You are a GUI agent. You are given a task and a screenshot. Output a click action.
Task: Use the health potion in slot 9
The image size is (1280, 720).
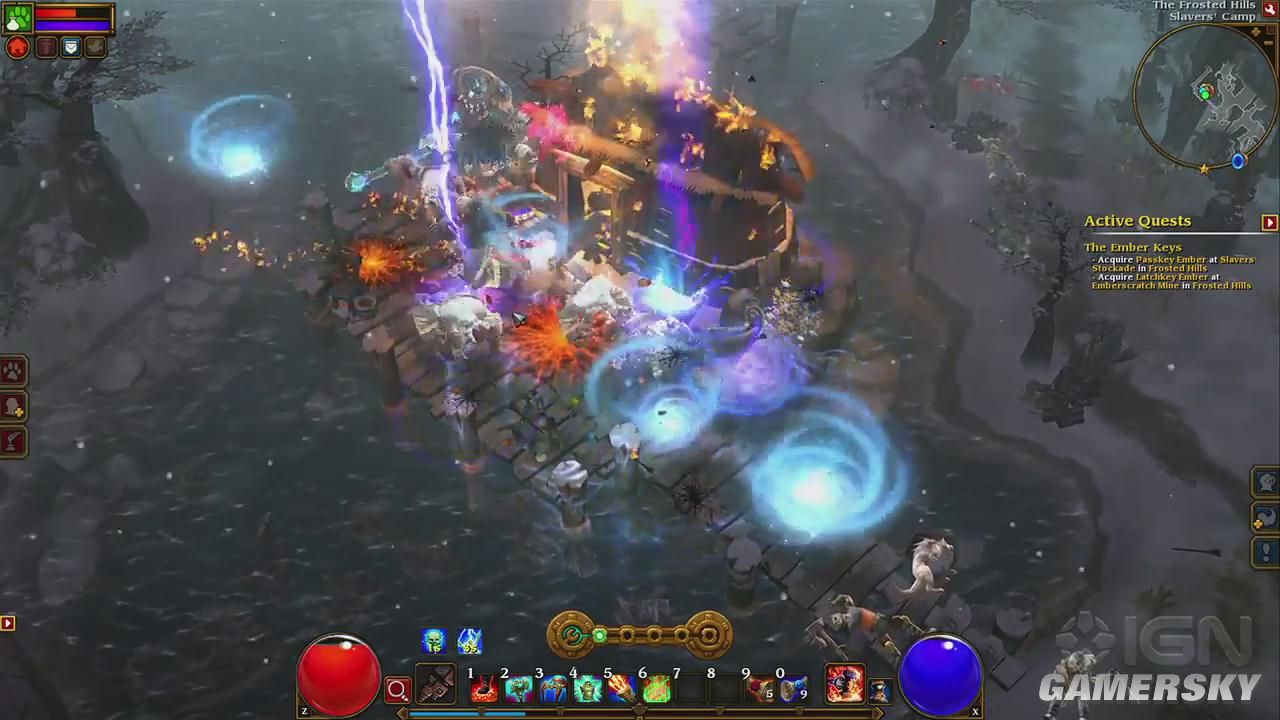[760, 688]
